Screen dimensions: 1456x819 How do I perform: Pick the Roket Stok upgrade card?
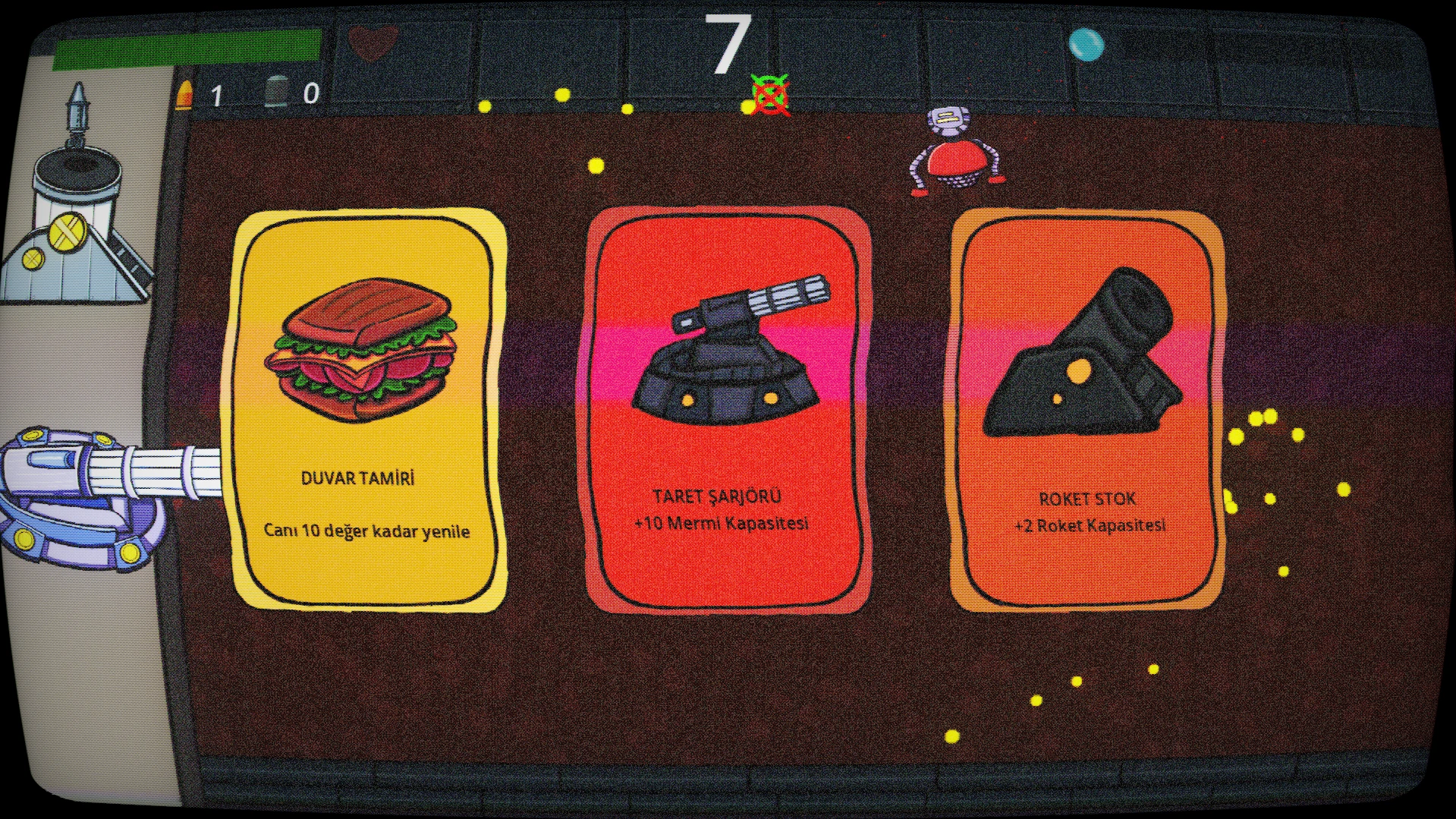pos(1086,410)
